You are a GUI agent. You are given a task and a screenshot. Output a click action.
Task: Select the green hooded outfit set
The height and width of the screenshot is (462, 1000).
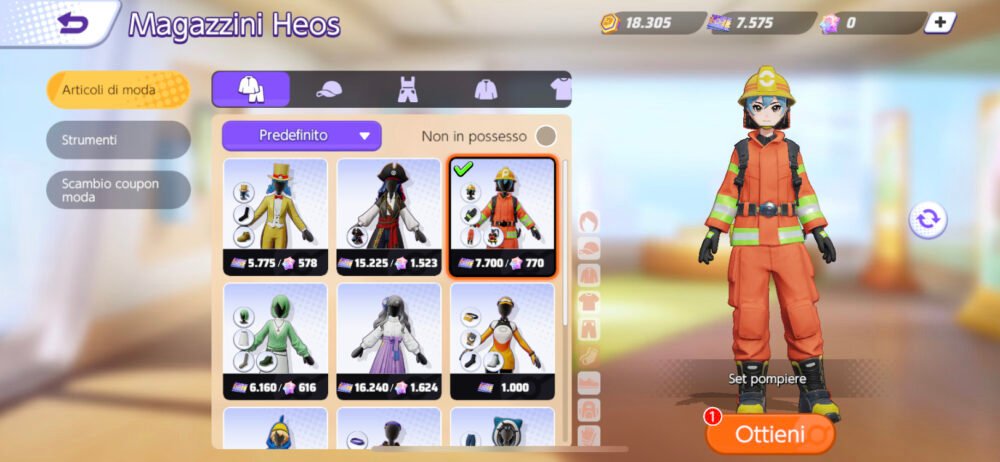pos(275,340)
